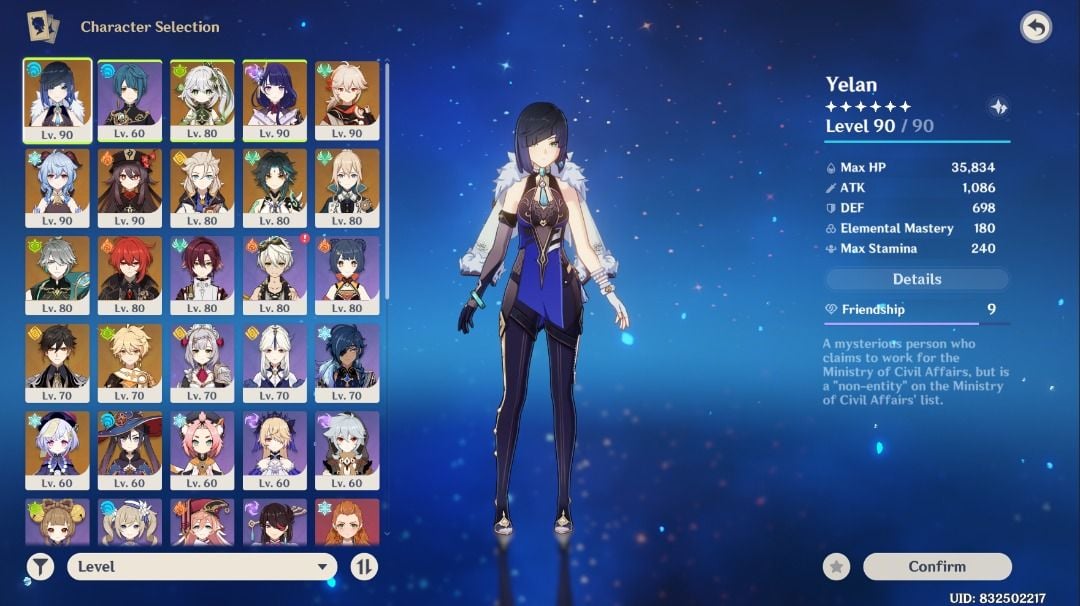Screen dimensions: 1080x606
Task: Toggle the sort order arrows
Action: [364, 567]
